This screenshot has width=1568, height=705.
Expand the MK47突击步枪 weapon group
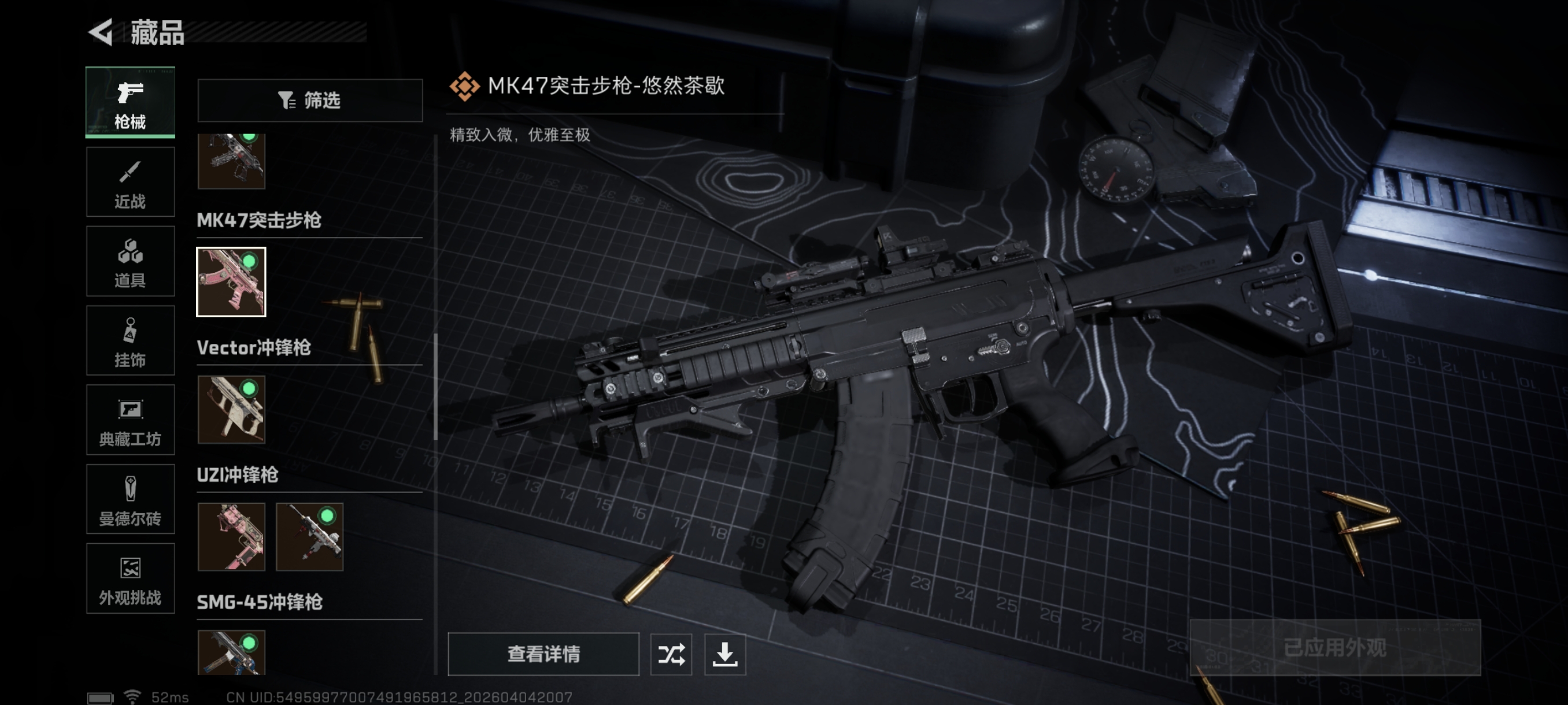coord(259,221)
